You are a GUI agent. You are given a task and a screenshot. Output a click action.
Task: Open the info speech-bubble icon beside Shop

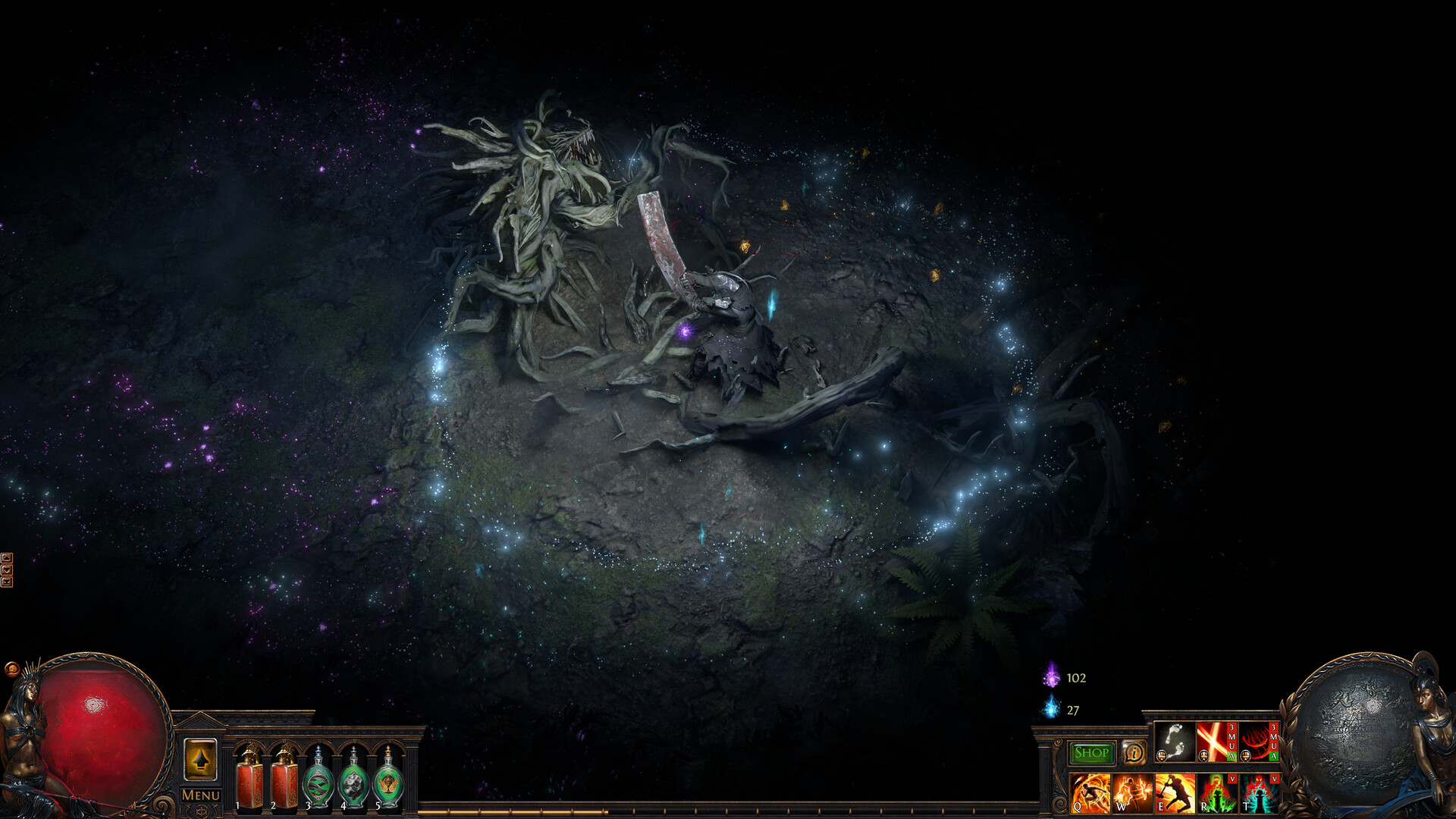1134,754
